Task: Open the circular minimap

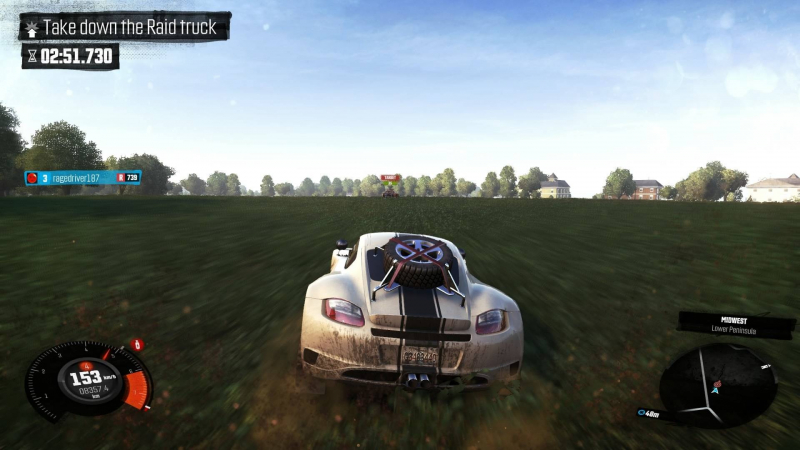Action: 717,384
